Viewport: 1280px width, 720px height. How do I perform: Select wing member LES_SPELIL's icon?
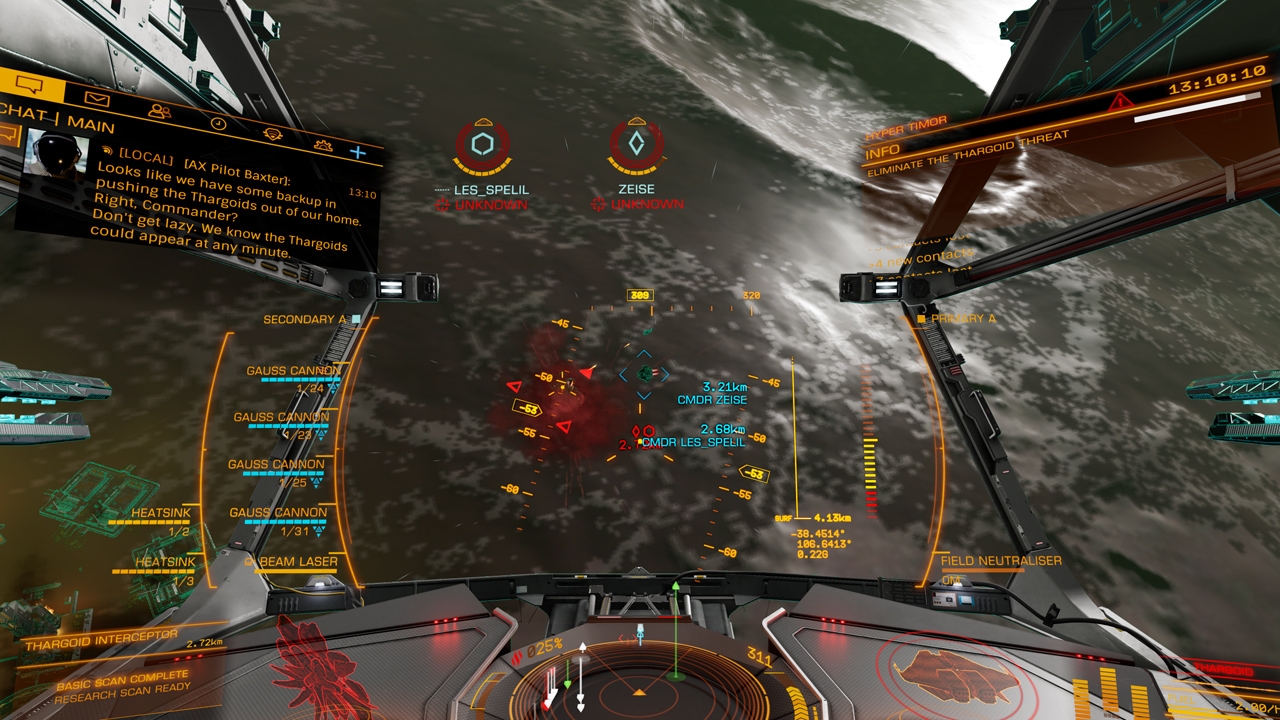(483, 145)
